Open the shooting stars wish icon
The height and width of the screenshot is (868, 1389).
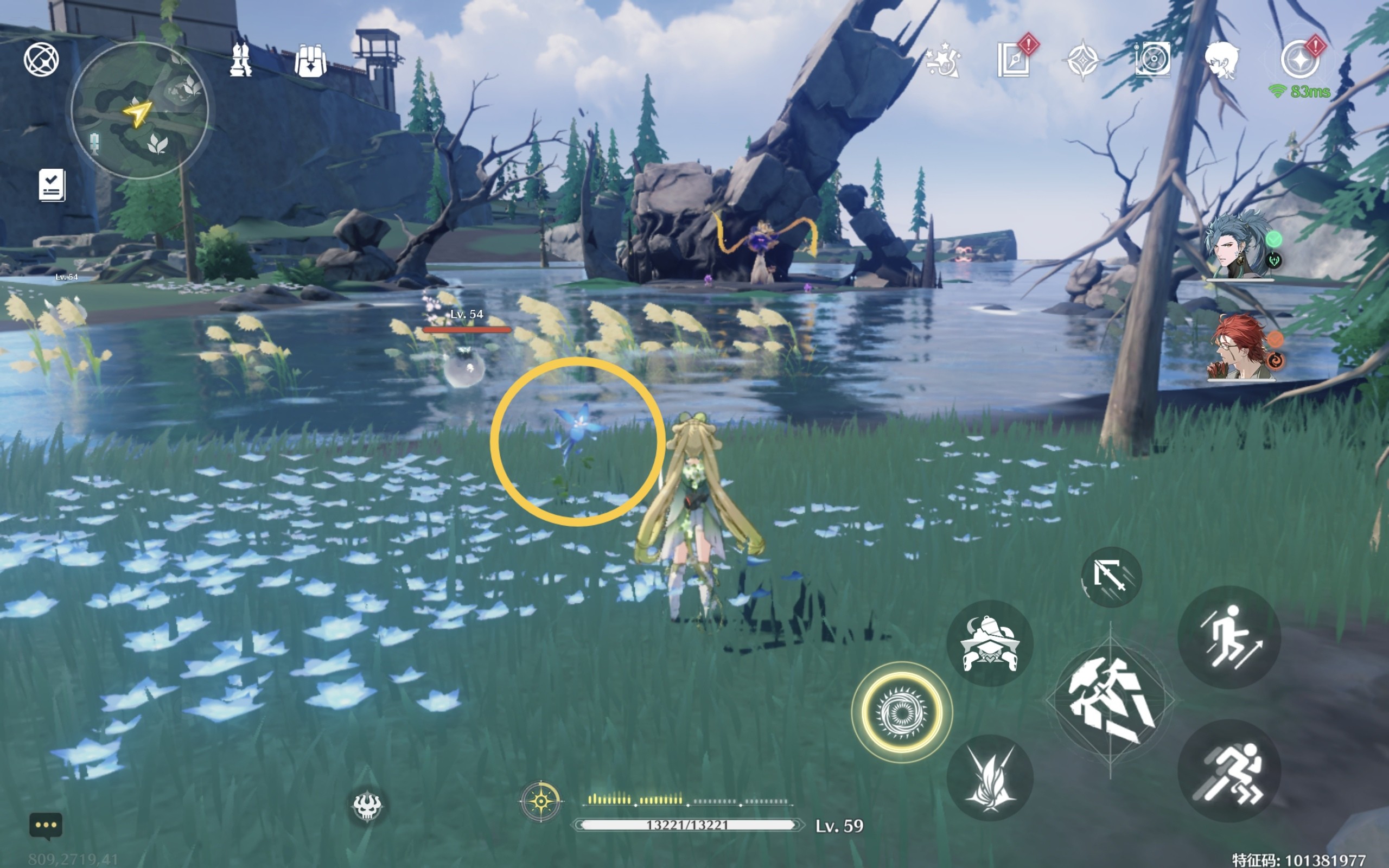[x=944, y=60]
